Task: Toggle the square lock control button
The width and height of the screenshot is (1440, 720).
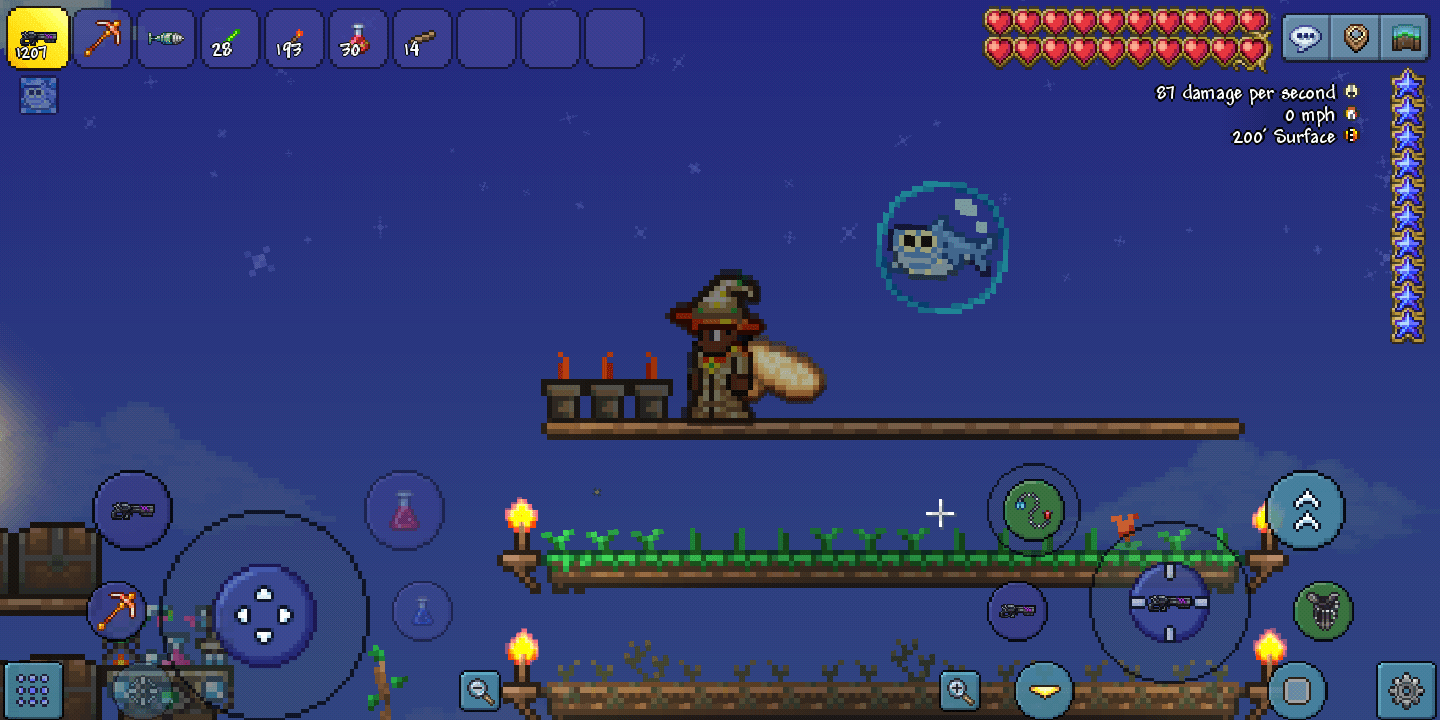Action: 1295,690
